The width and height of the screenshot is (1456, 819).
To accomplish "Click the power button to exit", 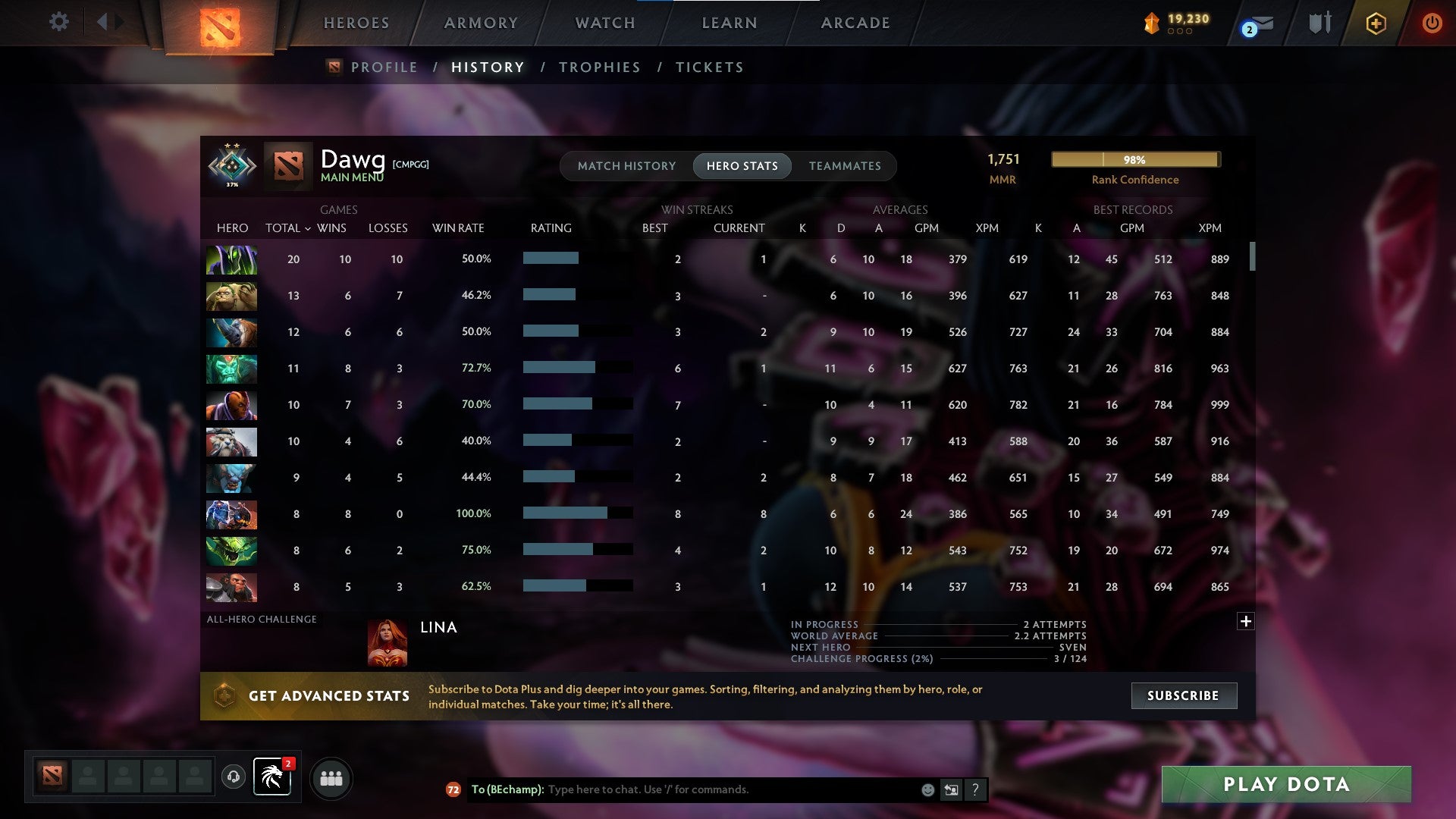I will tap(1432, 22).
